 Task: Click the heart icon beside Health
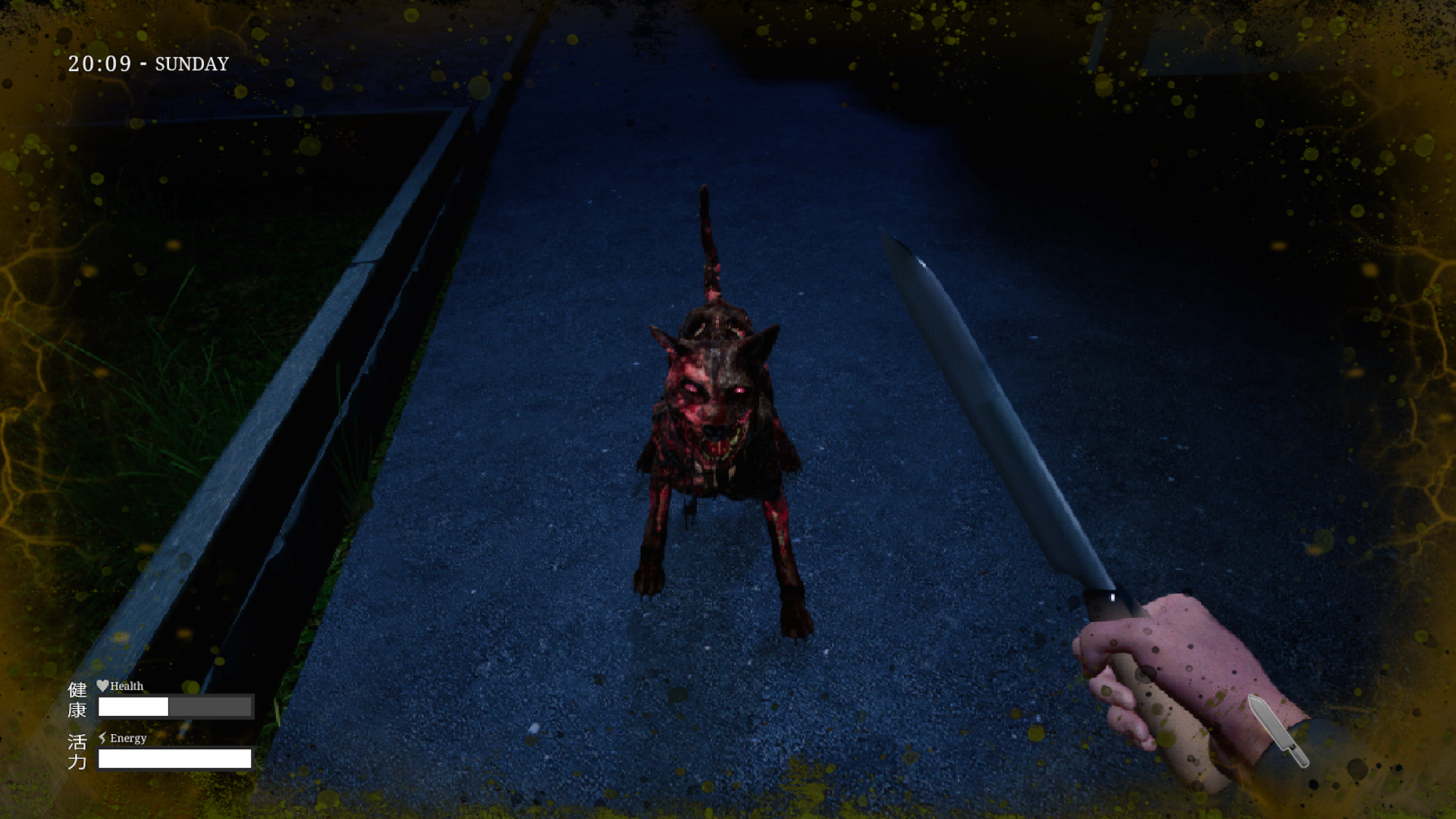tap(103, 686)
